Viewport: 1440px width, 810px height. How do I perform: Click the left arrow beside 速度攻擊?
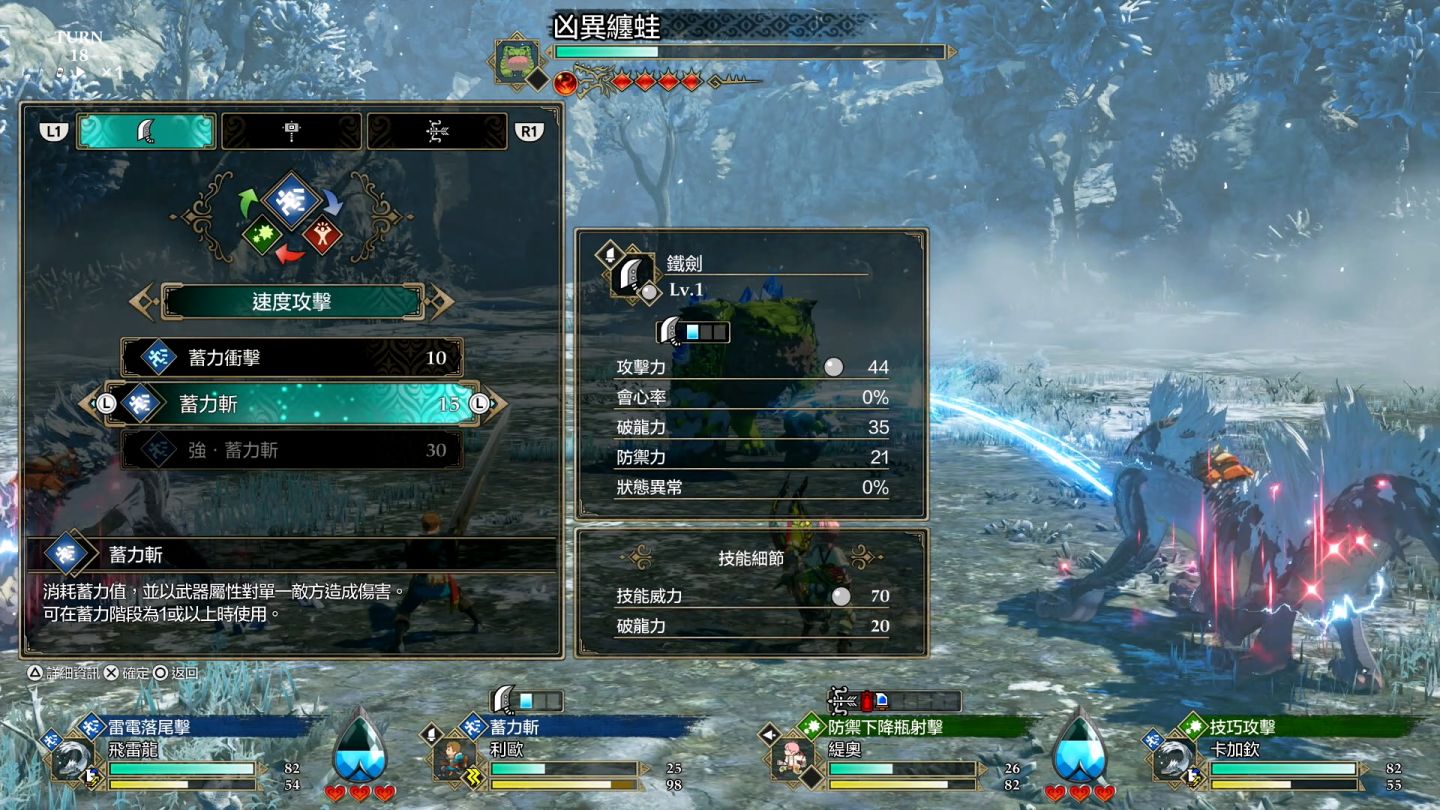coord(144,302)
